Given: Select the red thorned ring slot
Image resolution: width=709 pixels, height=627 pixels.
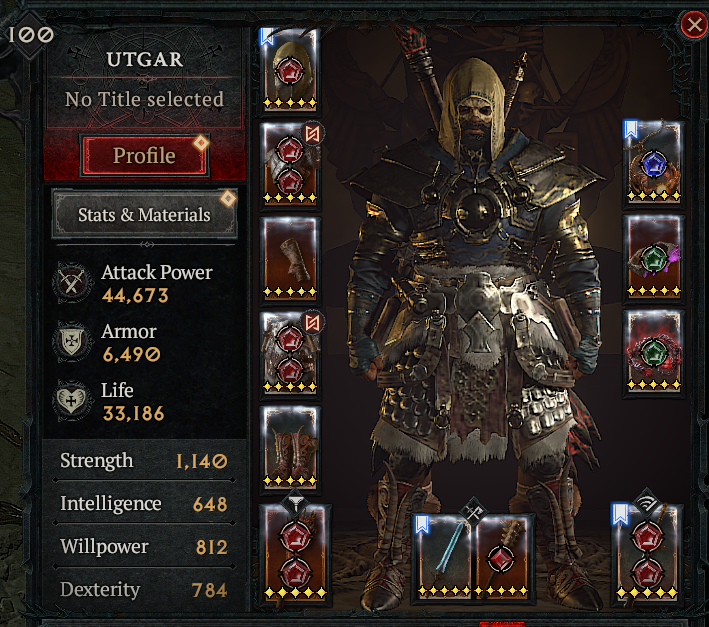Looking at the screenshot, I should (653, 350).
